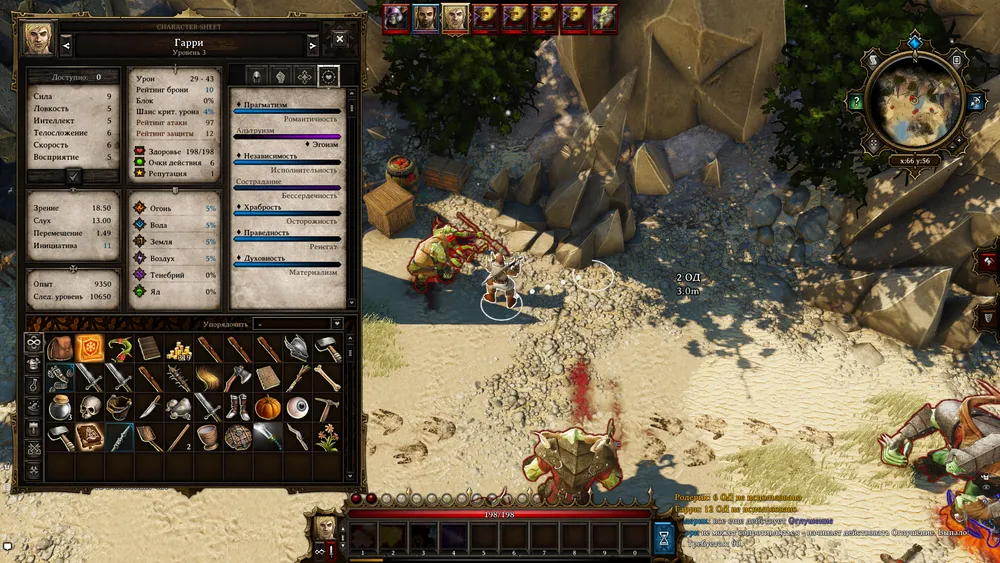Open the Упорядочить sort dropdown
This screenshot has width=1000, height=563.
pyautogui.click(x=298, y=324)
